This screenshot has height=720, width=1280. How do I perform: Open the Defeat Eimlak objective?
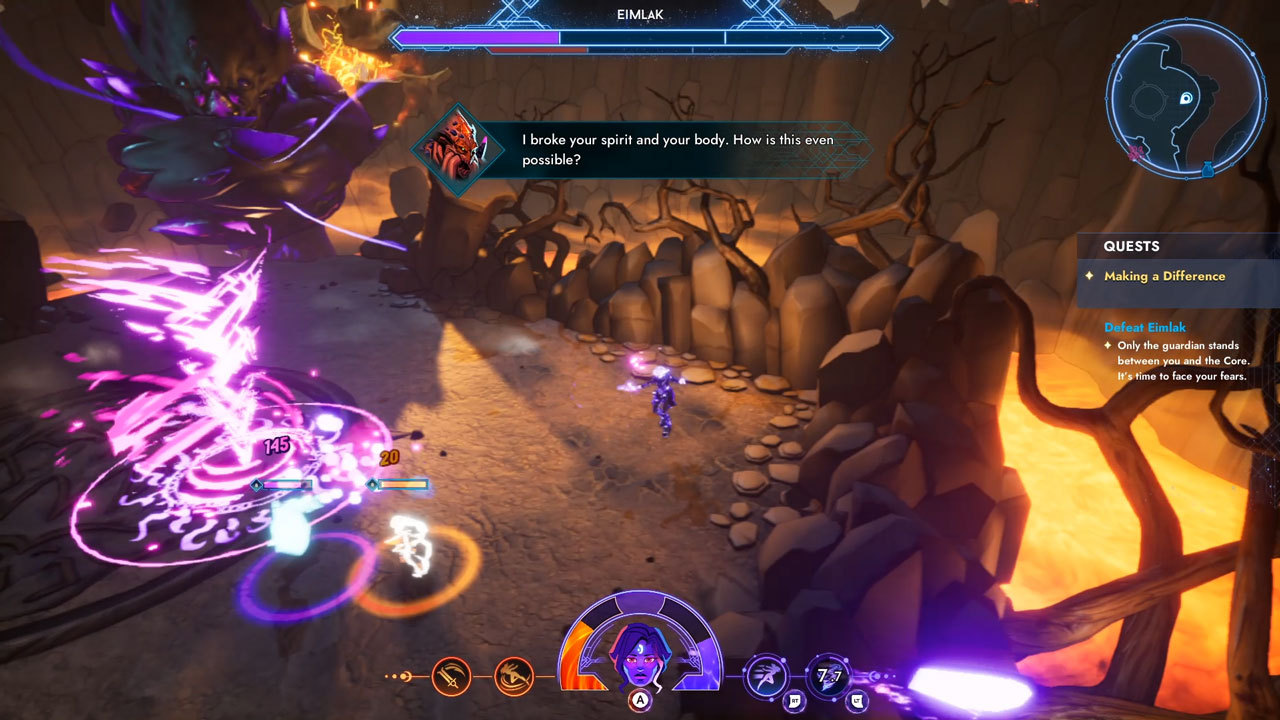point(1145,327)
